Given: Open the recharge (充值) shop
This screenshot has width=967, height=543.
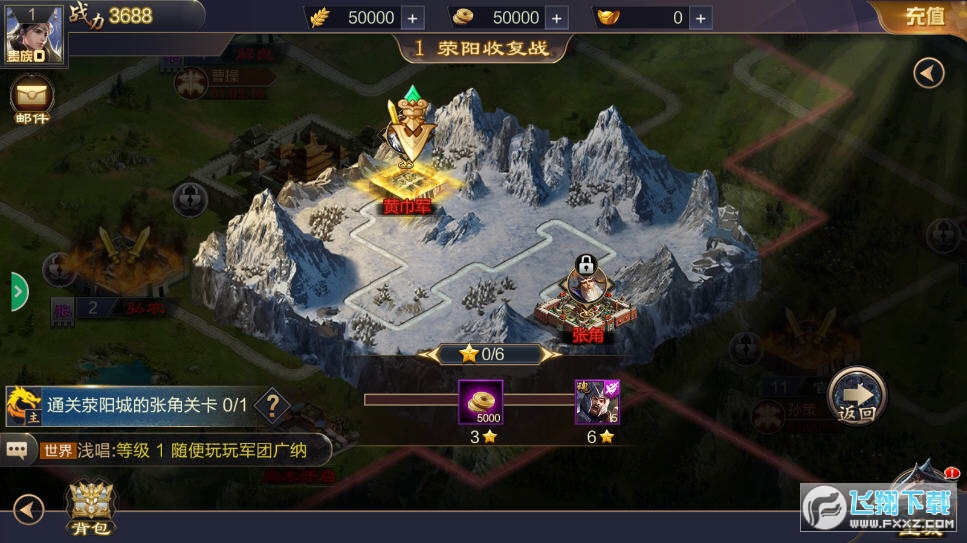Looking at the screenshot, I should [923, 16].
